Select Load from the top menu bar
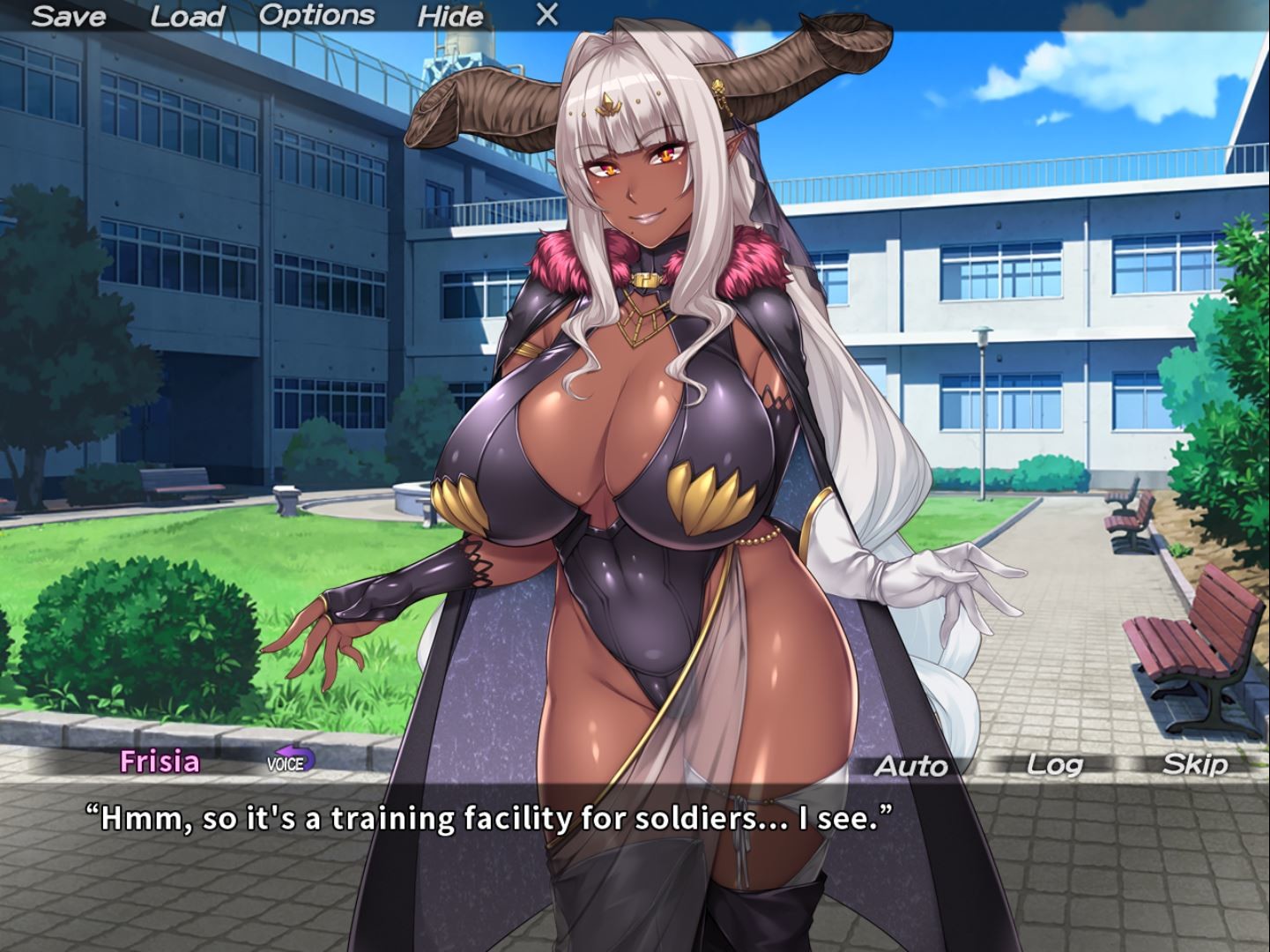The height and width of the screenshot is (952, 1270). 188,15
